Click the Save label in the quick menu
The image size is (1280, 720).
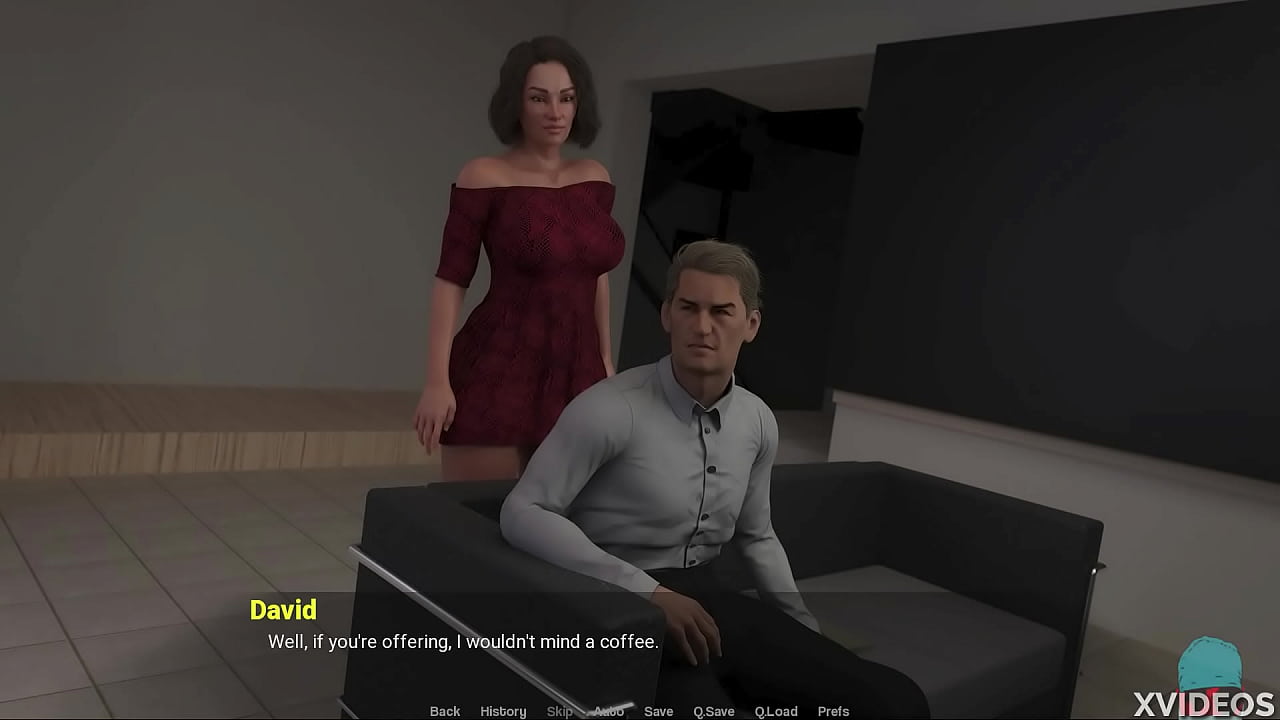tap(658, 711)
